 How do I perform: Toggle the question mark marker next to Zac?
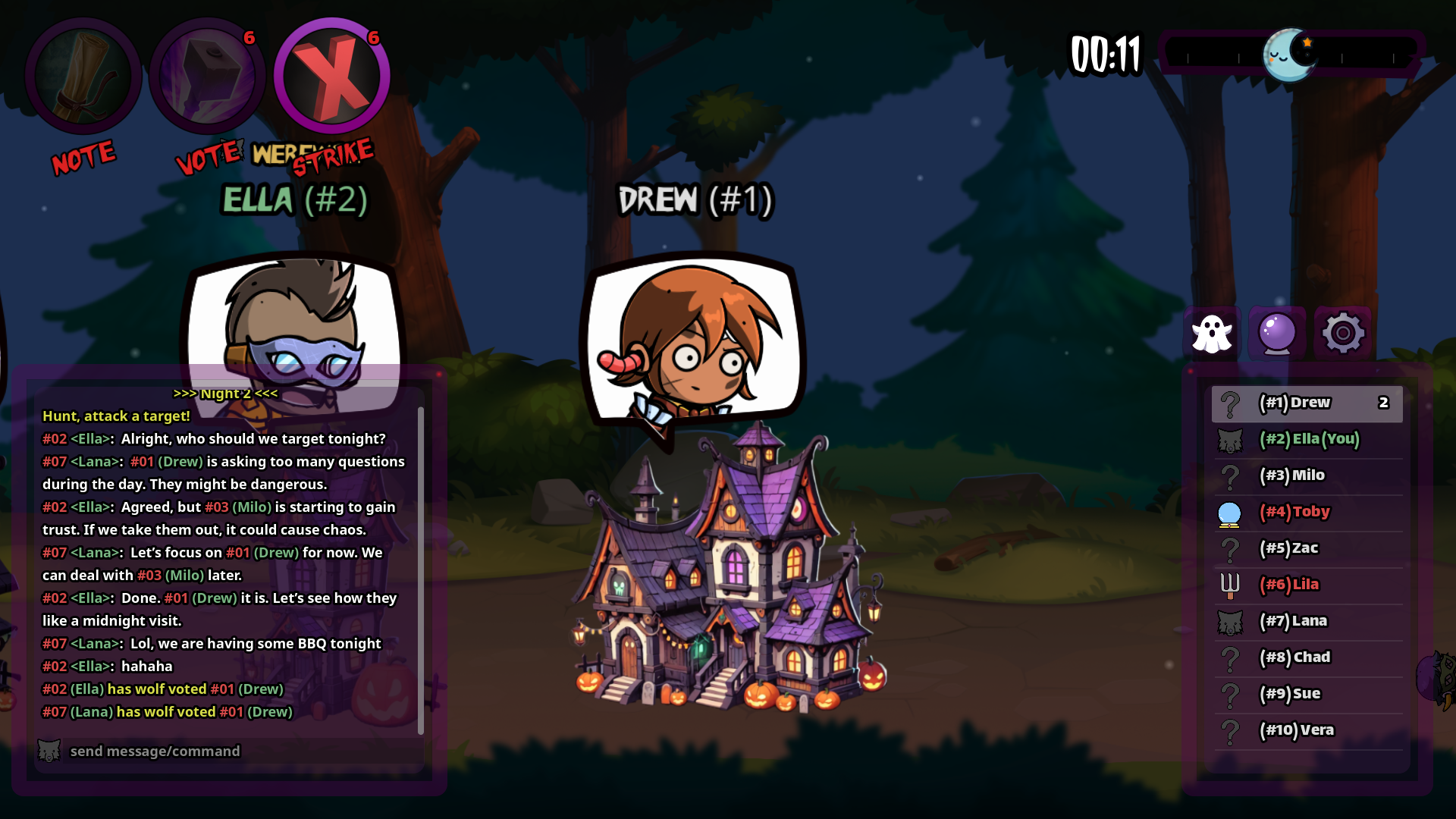pyautogui.click(x=1230, y=548)
